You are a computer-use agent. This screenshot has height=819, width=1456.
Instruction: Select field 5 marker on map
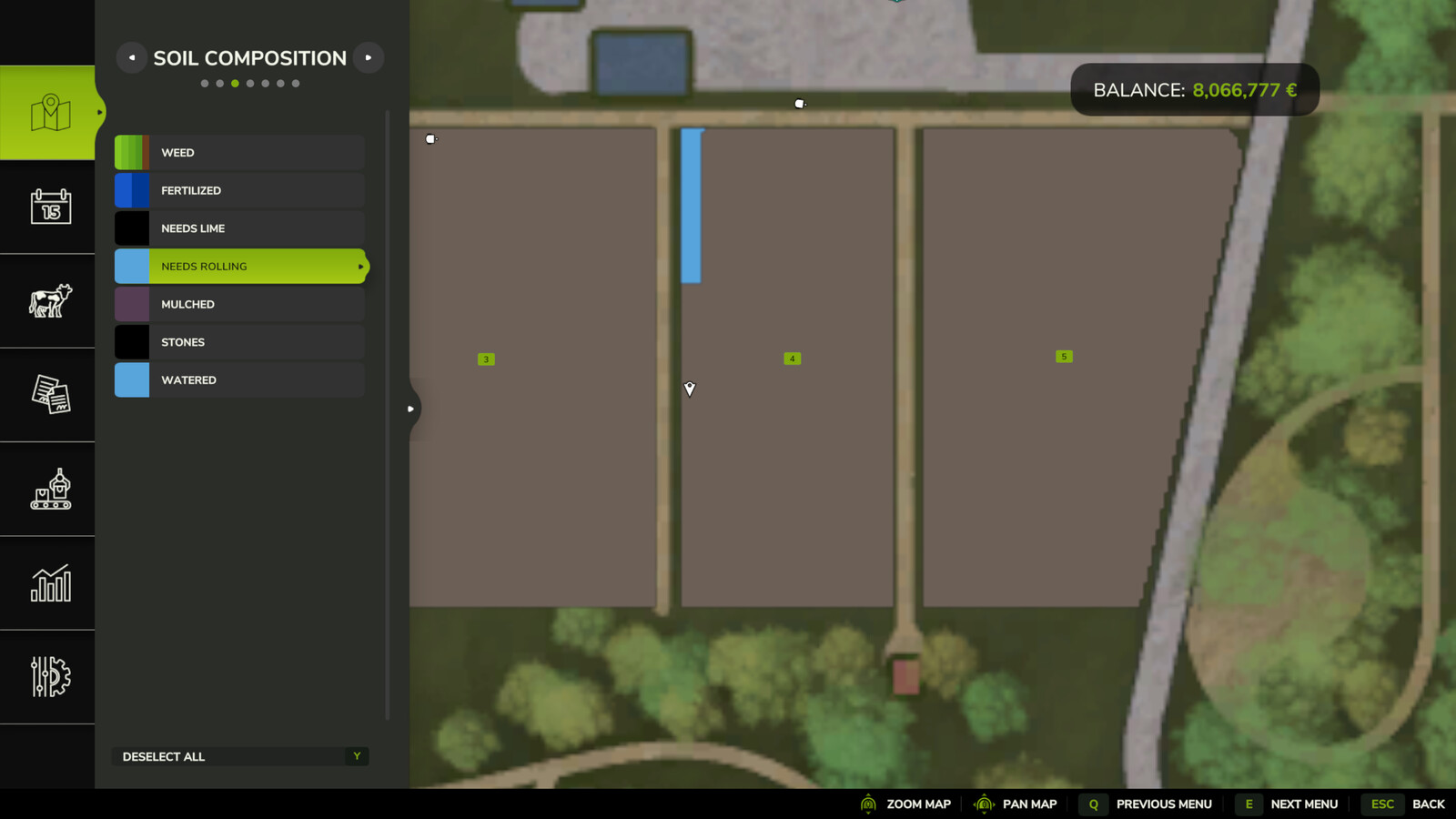(x=1064, y=357)
